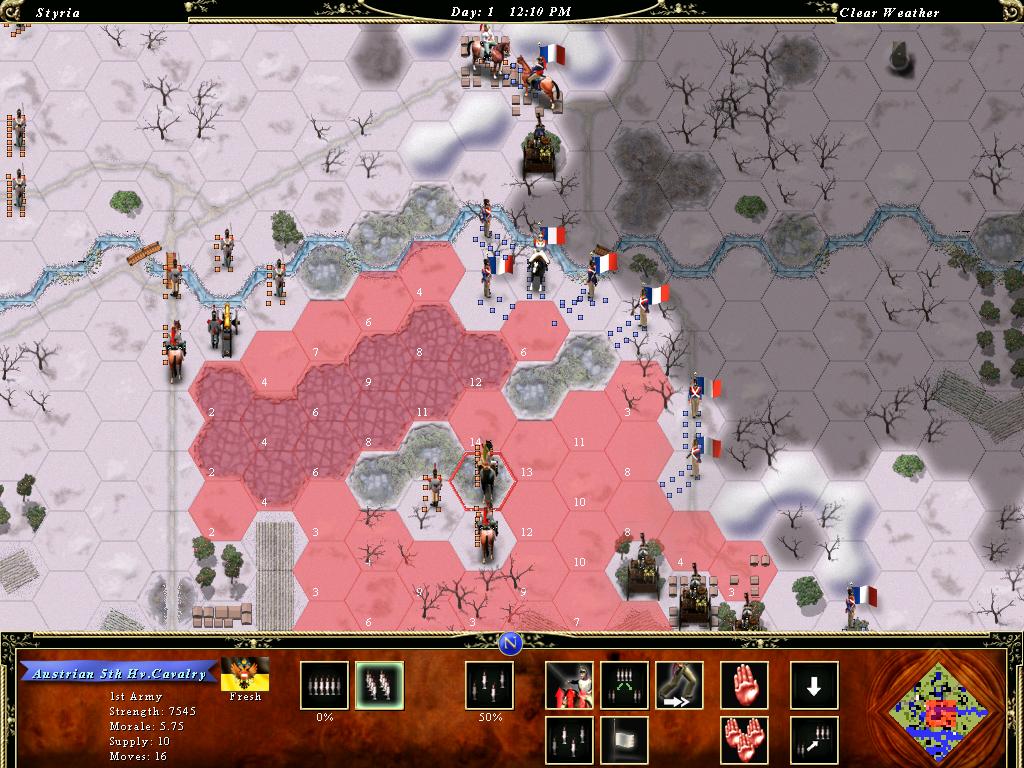Select the single red hand icon
Viewport: 1024px width, 768px height.
(744, 686)
